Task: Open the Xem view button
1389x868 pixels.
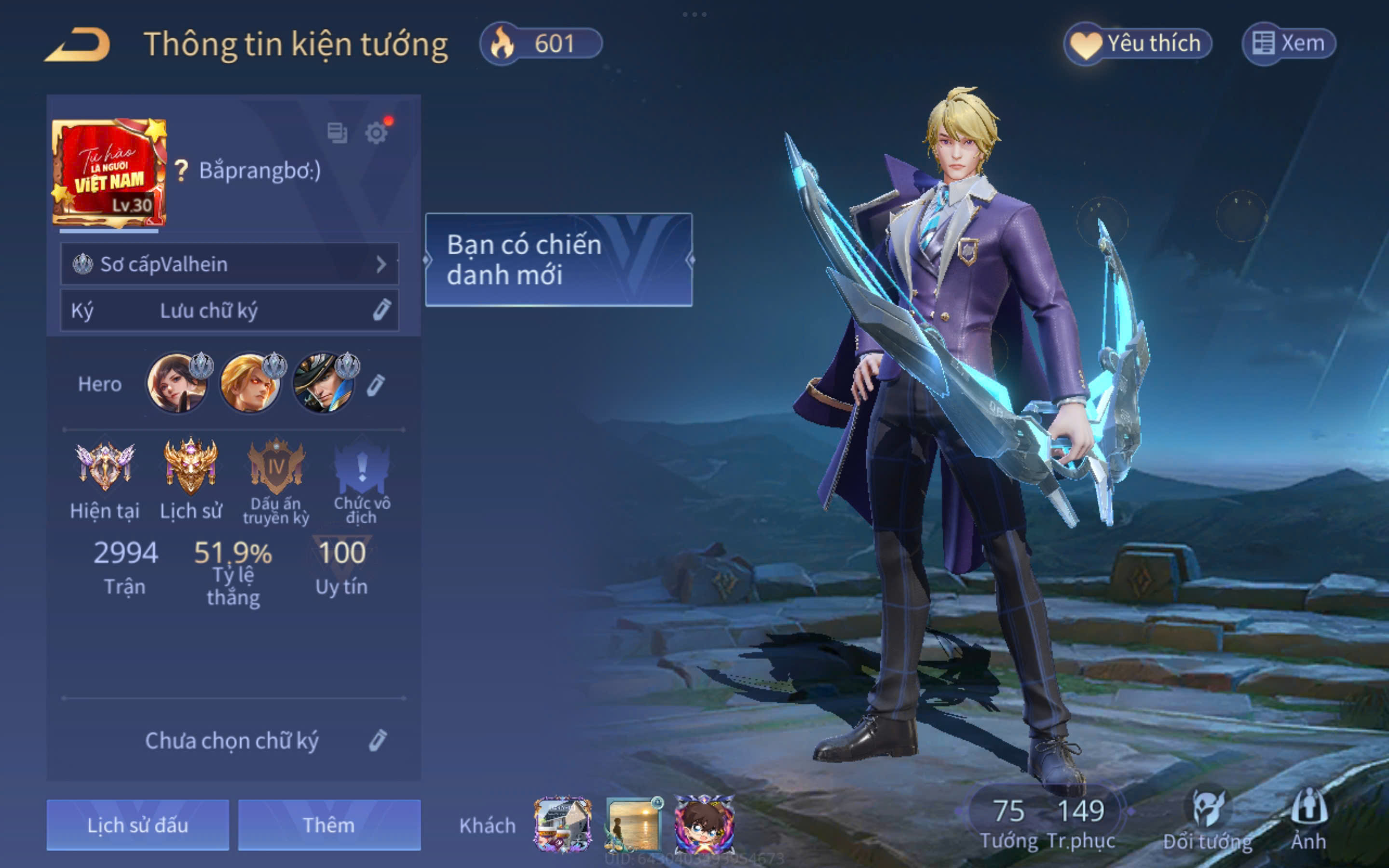Action: [1289, 43]
